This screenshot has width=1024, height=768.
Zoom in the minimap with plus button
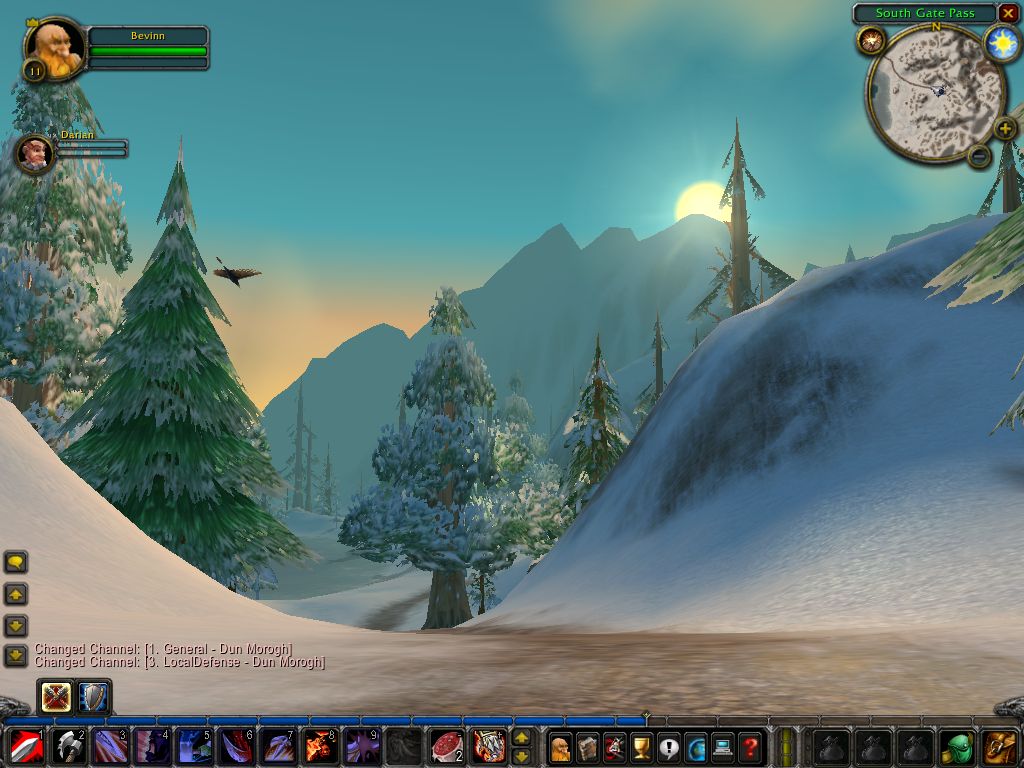pos(1005,129)
